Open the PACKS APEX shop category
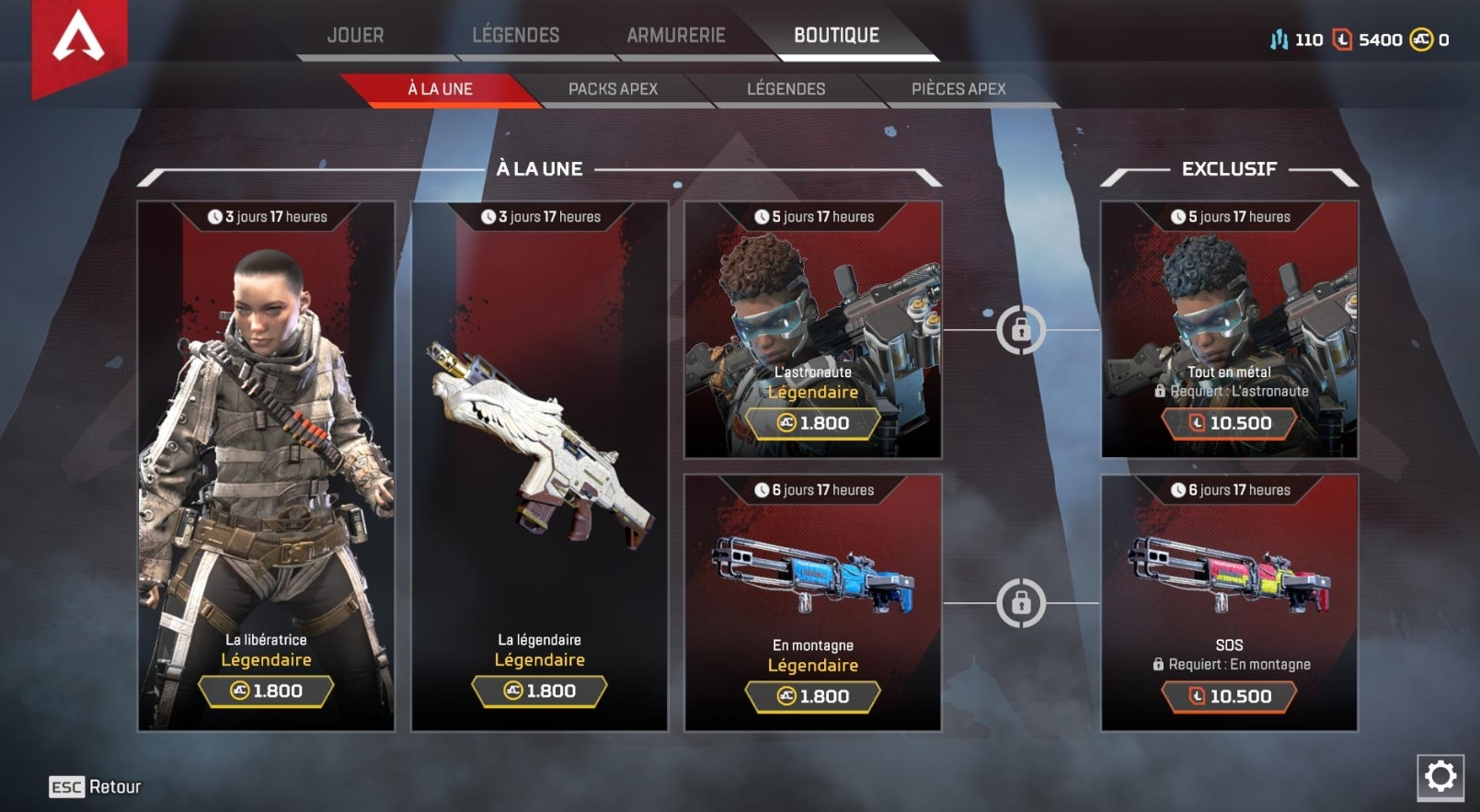Screen dimensions: 1480x812 click(x=613, y=89)
